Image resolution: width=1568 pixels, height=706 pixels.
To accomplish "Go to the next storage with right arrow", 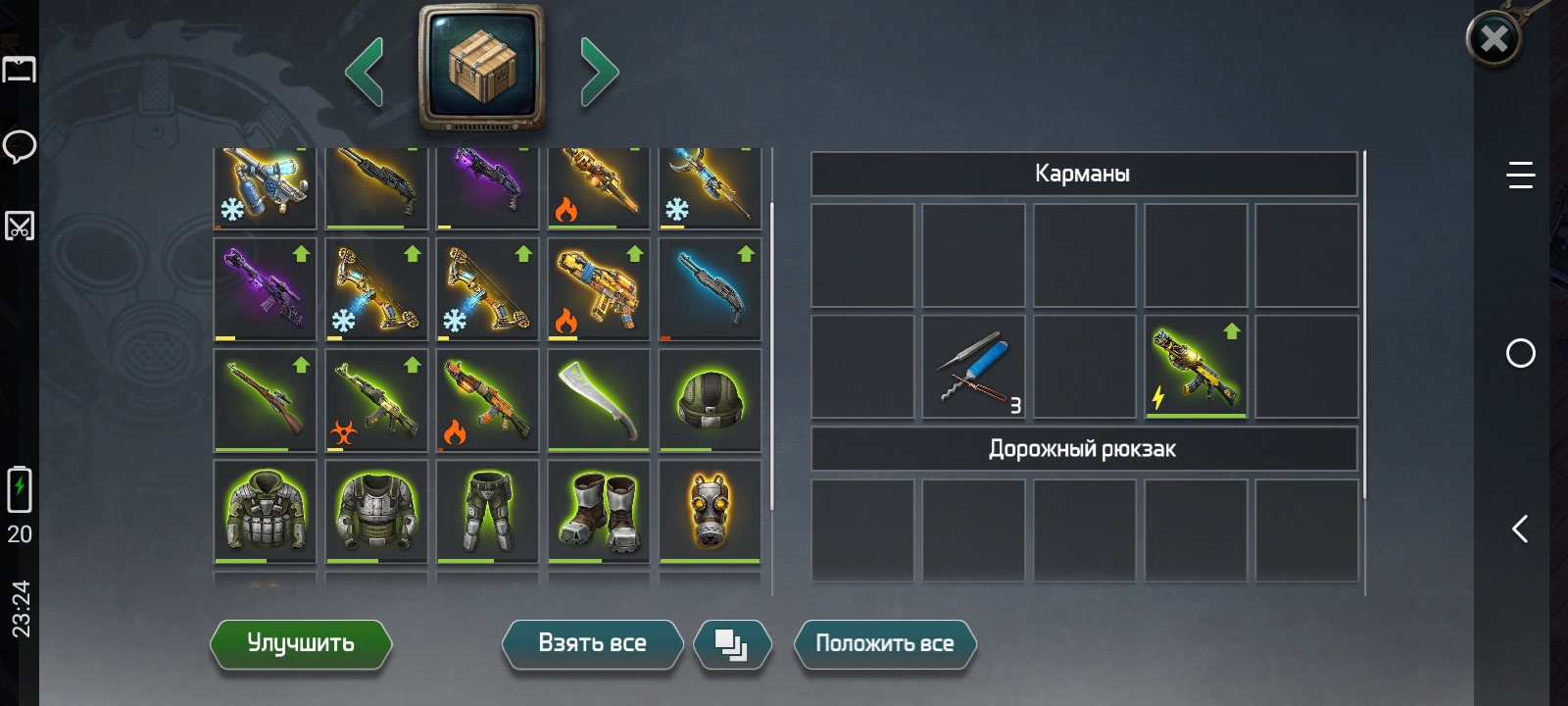I will coord(599,72).
